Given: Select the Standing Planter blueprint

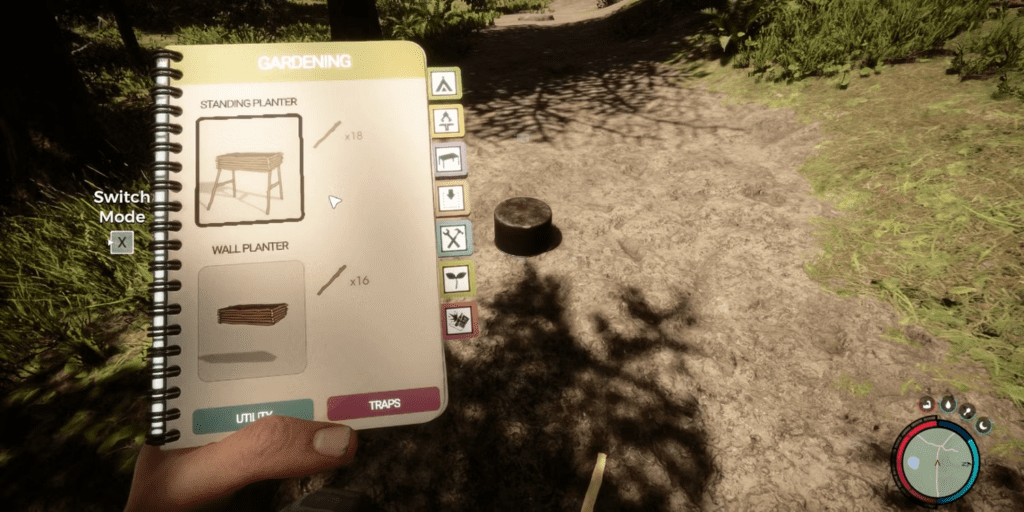Looking at the screenshot, I should [x=249, y=169].
